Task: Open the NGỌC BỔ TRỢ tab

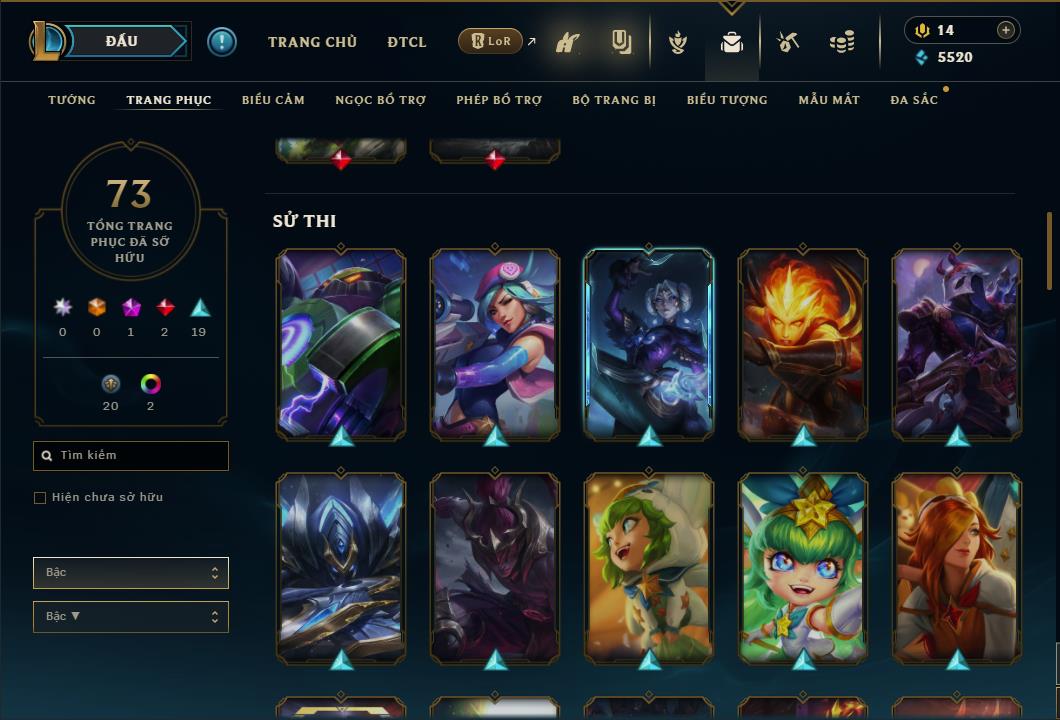Action: coord(380,100)
